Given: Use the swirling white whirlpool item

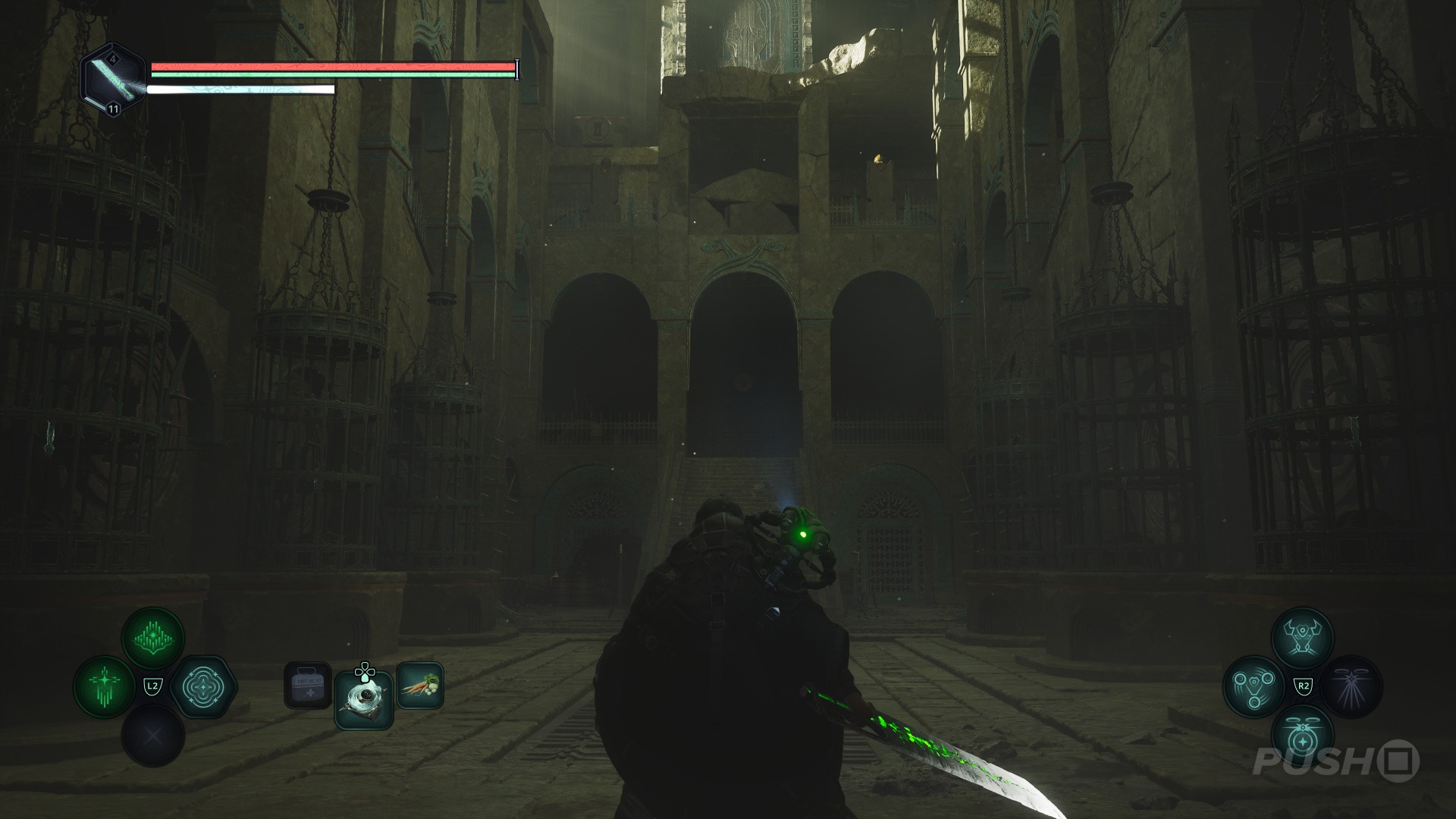Looking at the screenshot, I should [x=364, y=700].
